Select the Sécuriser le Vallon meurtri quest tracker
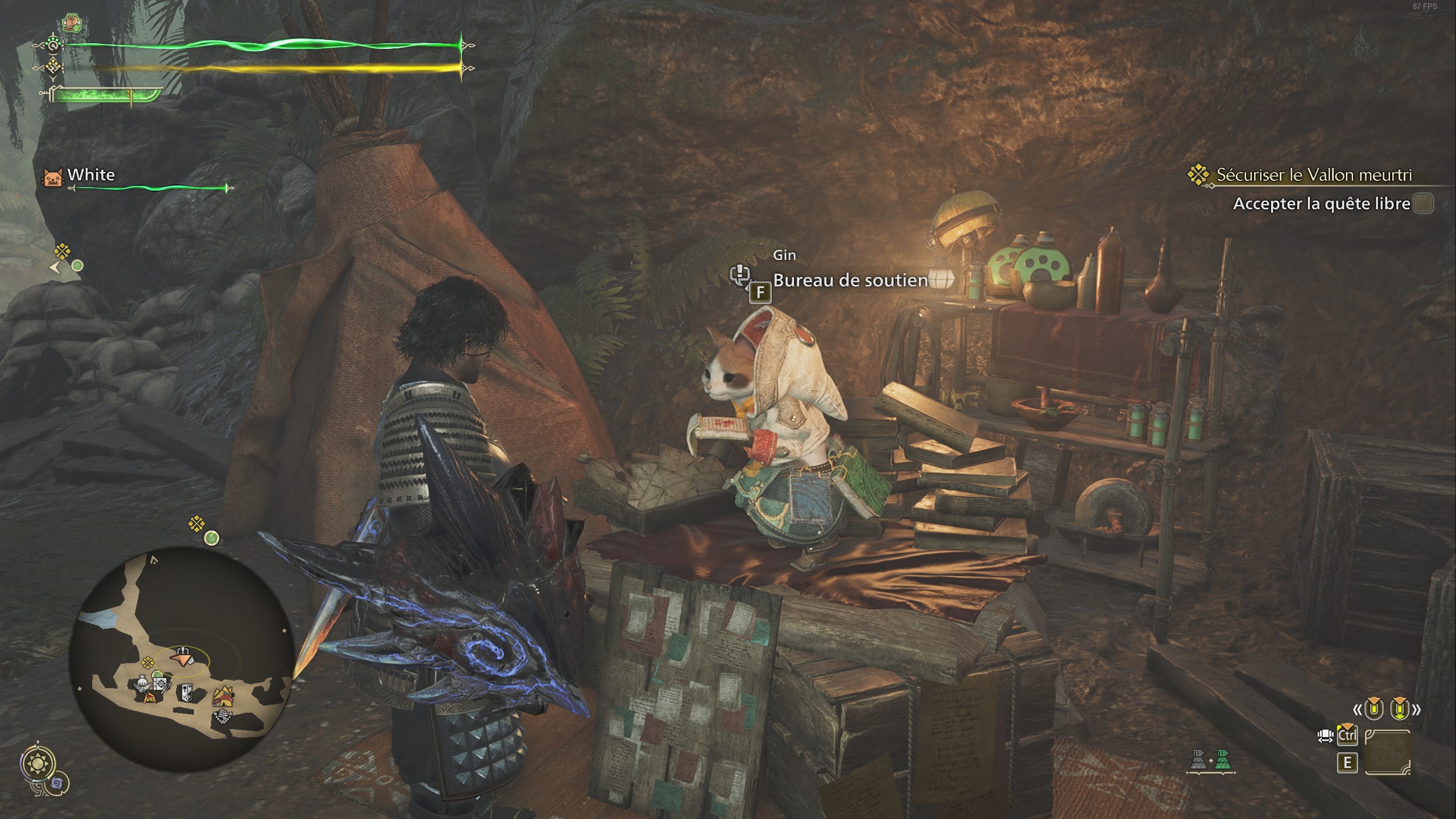Screen dimensions: 1456x819 point(1313,175)
